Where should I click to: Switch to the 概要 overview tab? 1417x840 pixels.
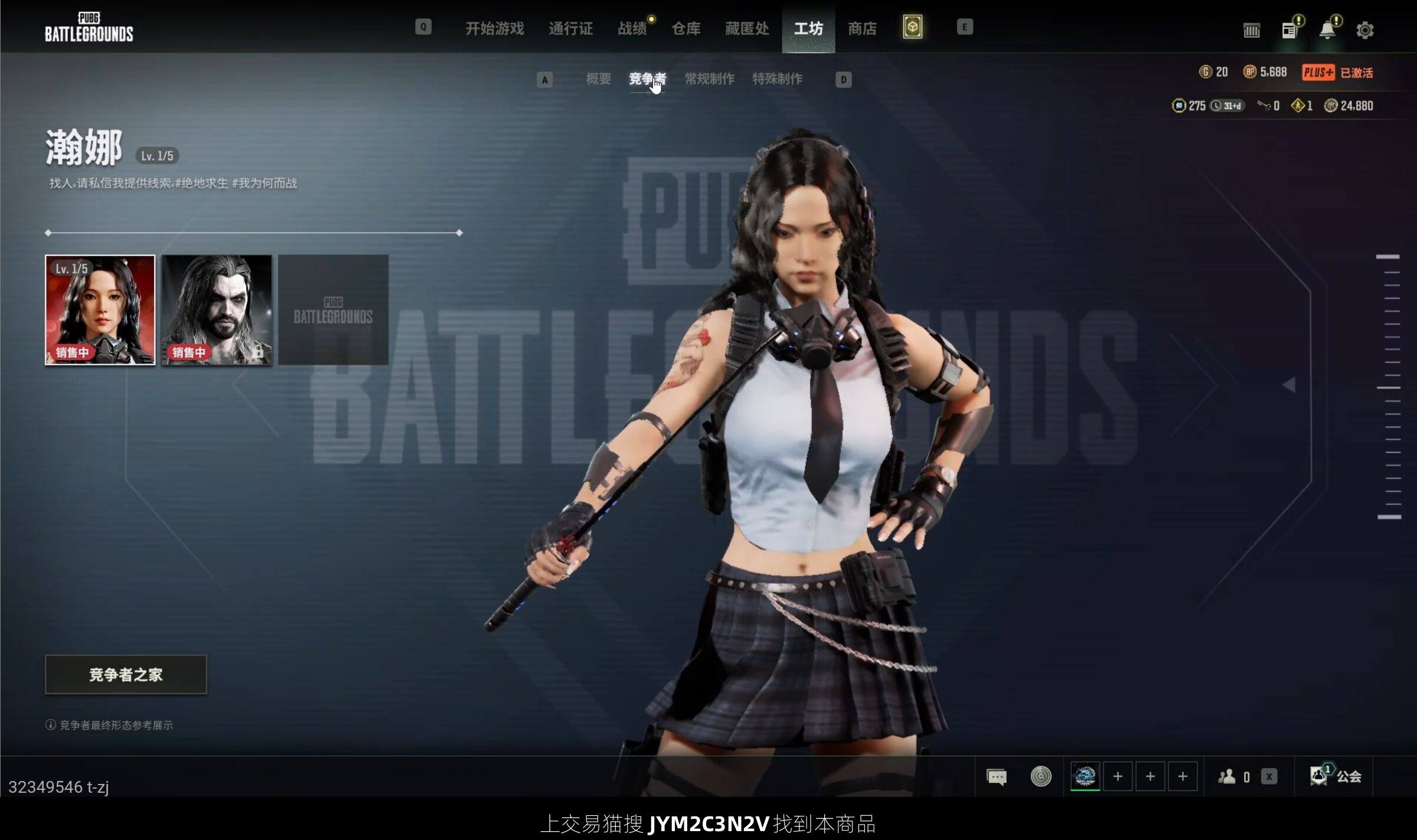(x=598, y=79)
